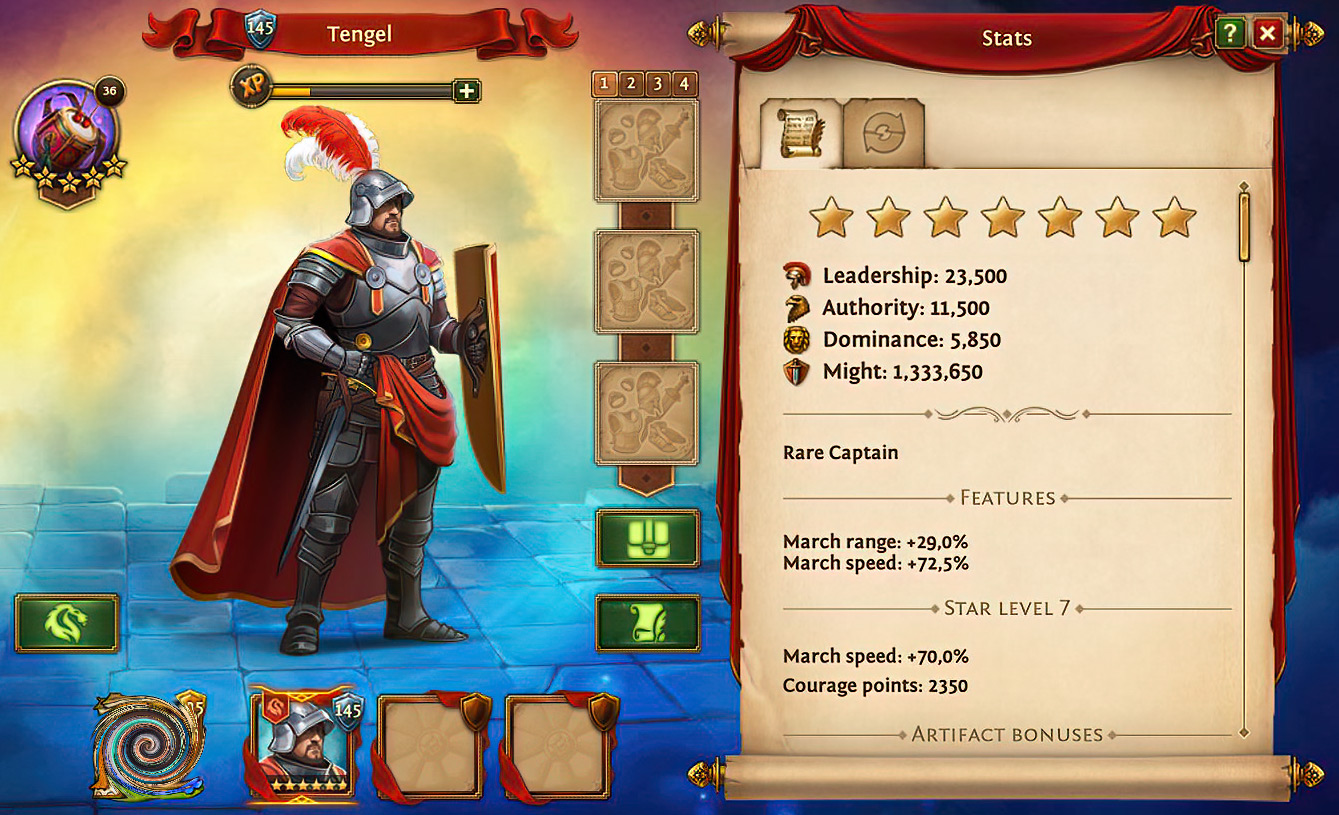The image size is (1339, 815).
Task: Close the Stats panel
Action: tap(1267, 34)
